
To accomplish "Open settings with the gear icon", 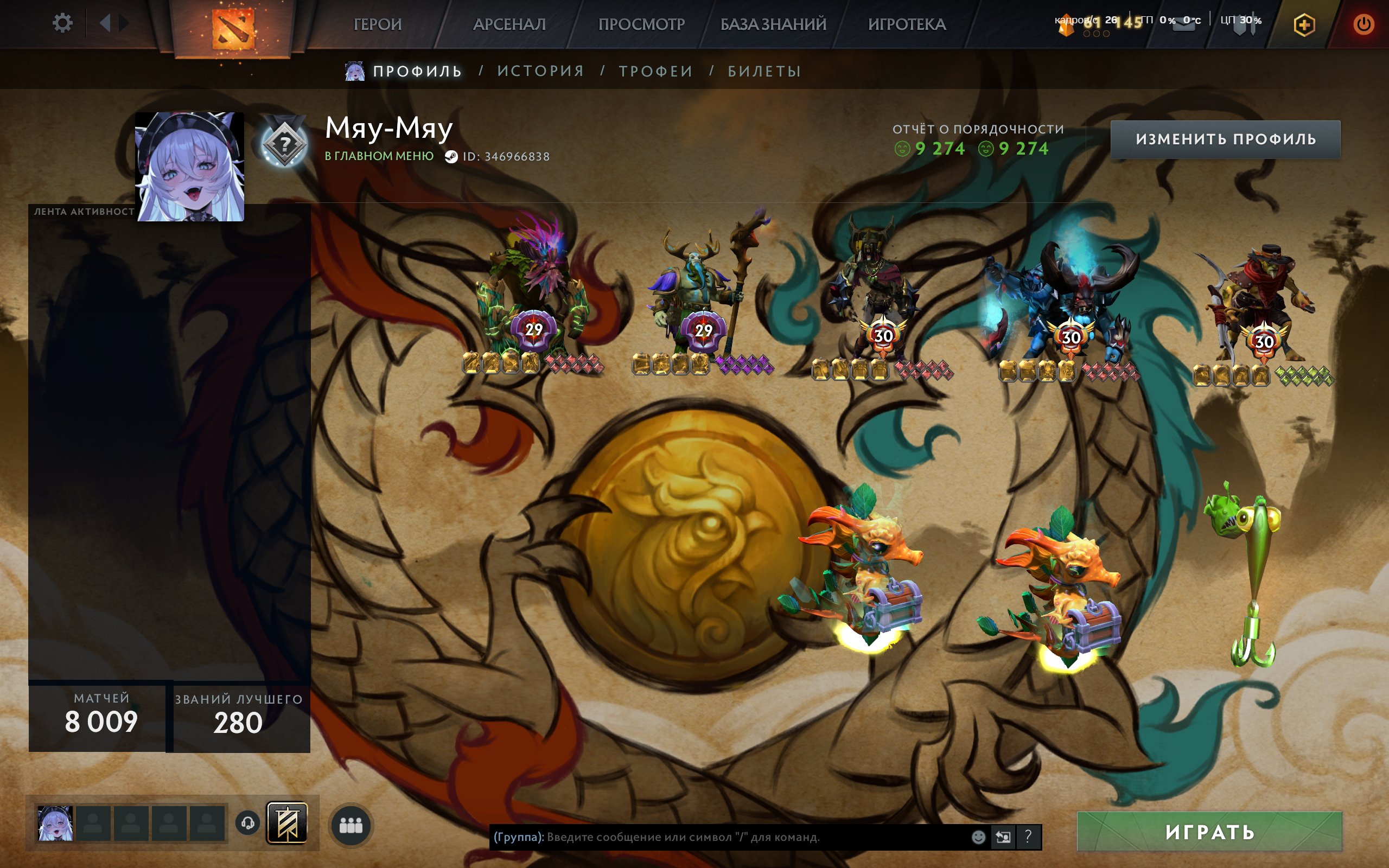I will (x=63, y=22).
